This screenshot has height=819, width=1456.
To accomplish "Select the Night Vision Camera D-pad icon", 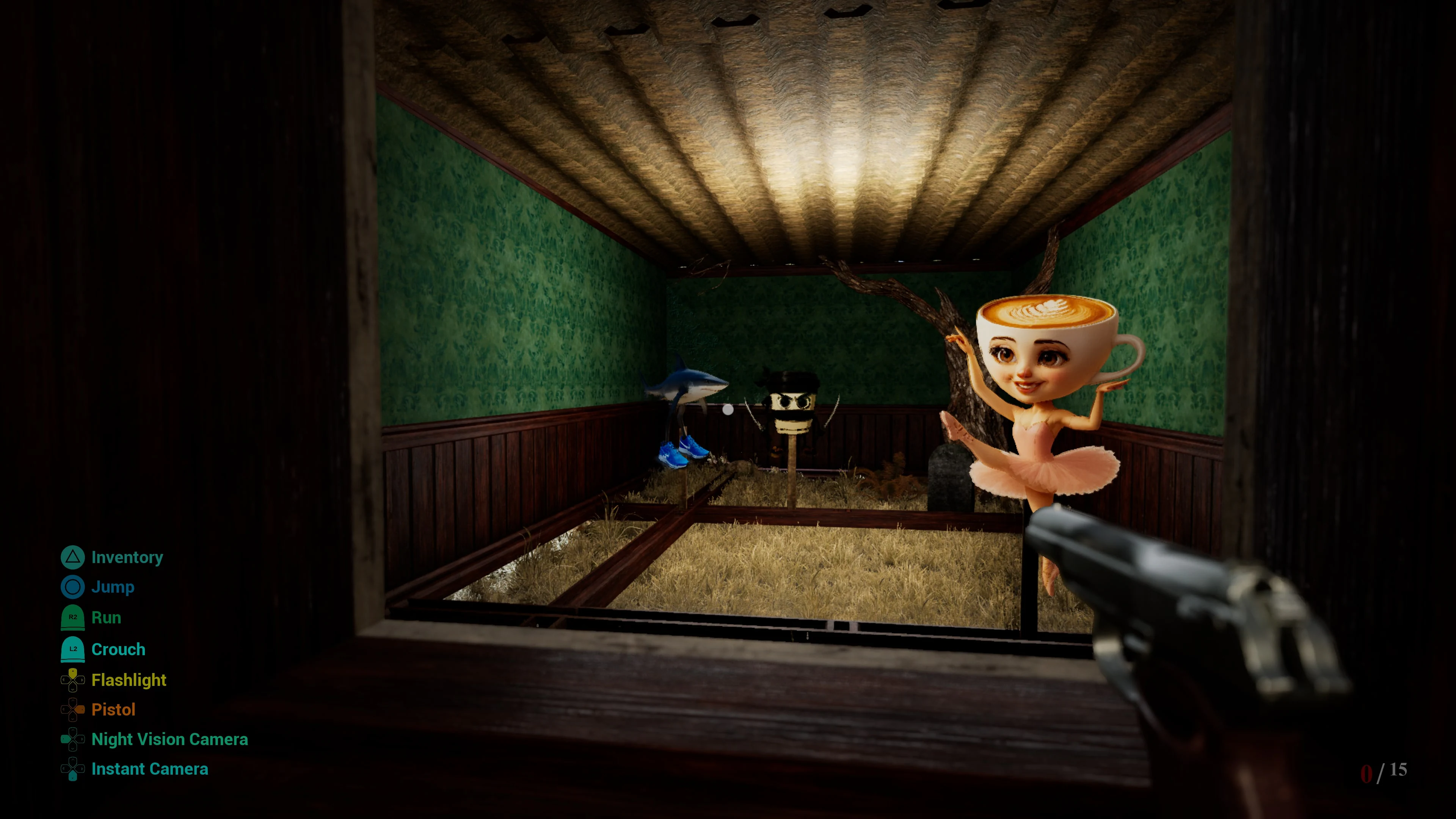I will coord(72,739).
